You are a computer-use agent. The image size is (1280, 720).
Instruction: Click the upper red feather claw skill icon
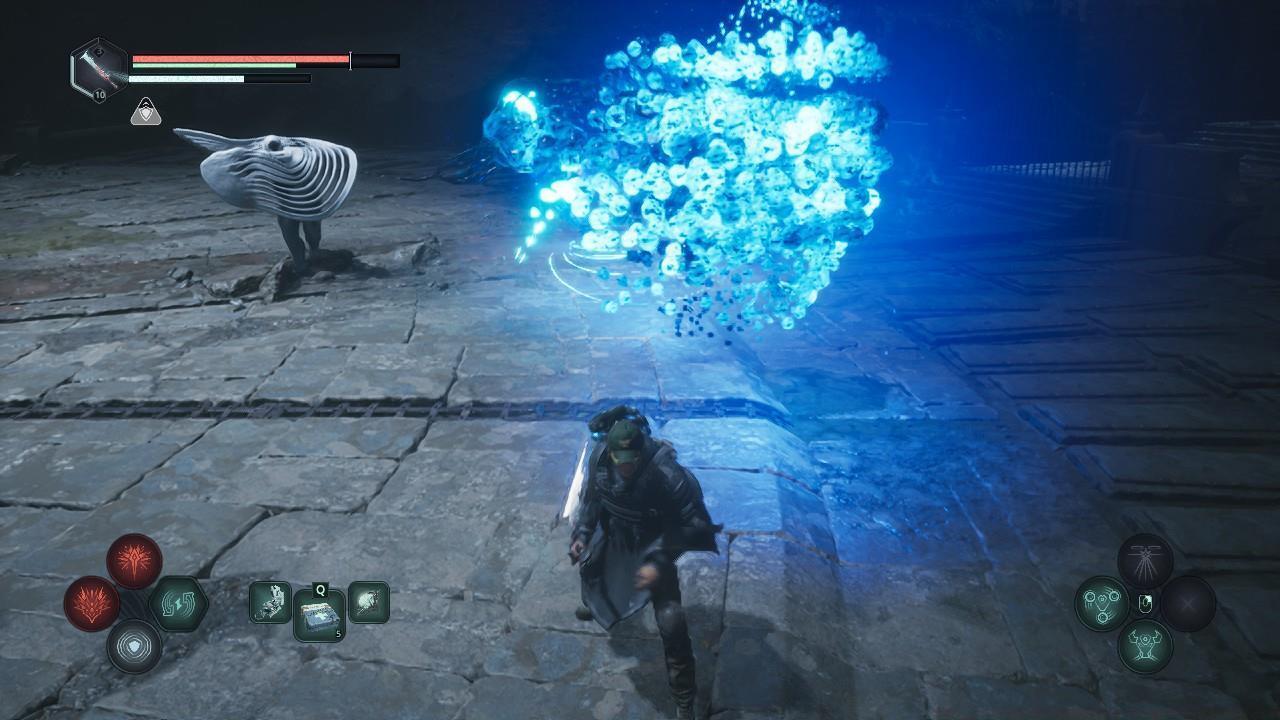133,562
